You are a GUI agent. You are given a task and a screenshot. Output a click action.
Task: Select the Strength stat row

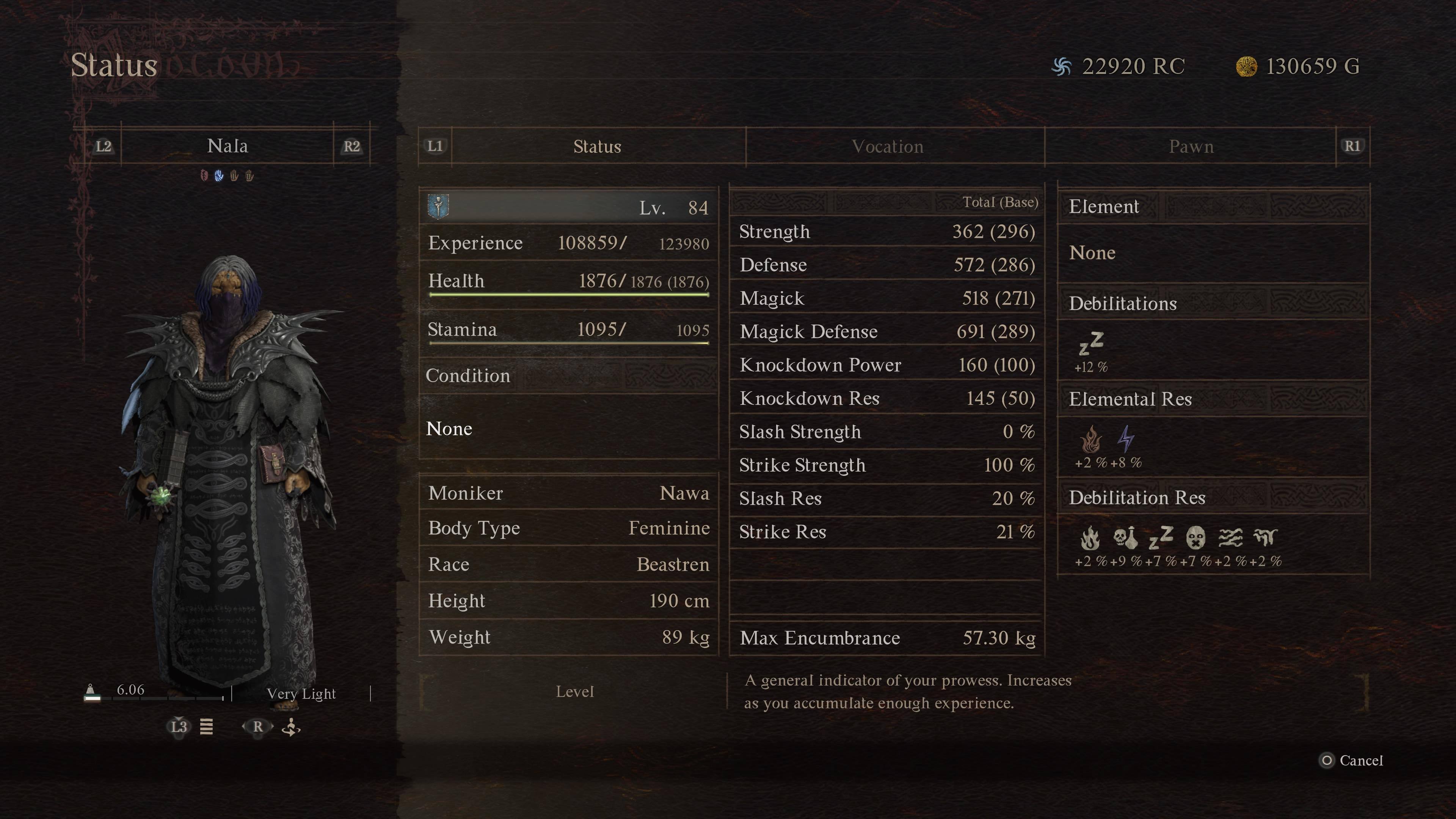886,232
